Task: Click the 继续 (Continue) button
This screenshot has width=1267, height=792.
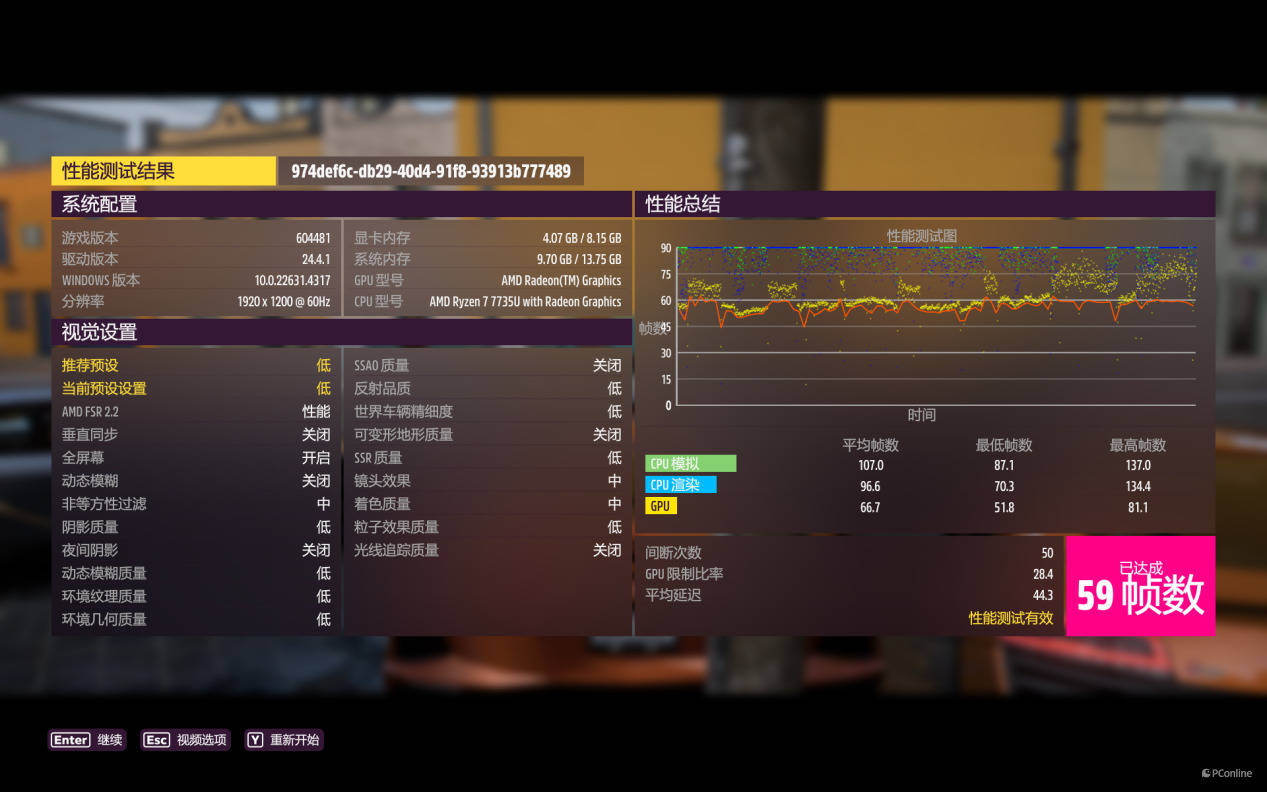Action: (88, 740)
